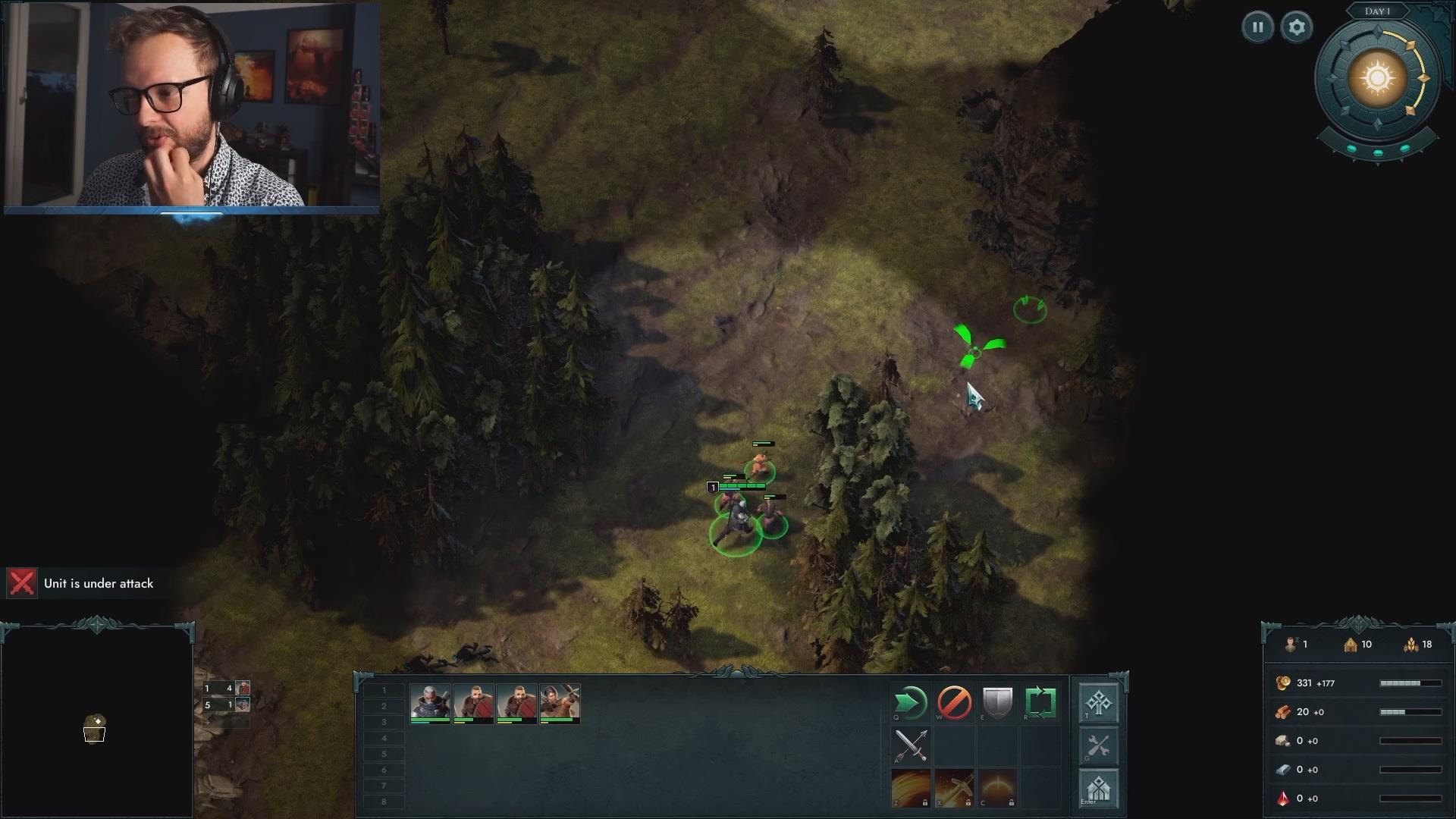Pause the game with the pause button
Viewport: 1456px width, 819px height.
click(x=1257, y=28)
